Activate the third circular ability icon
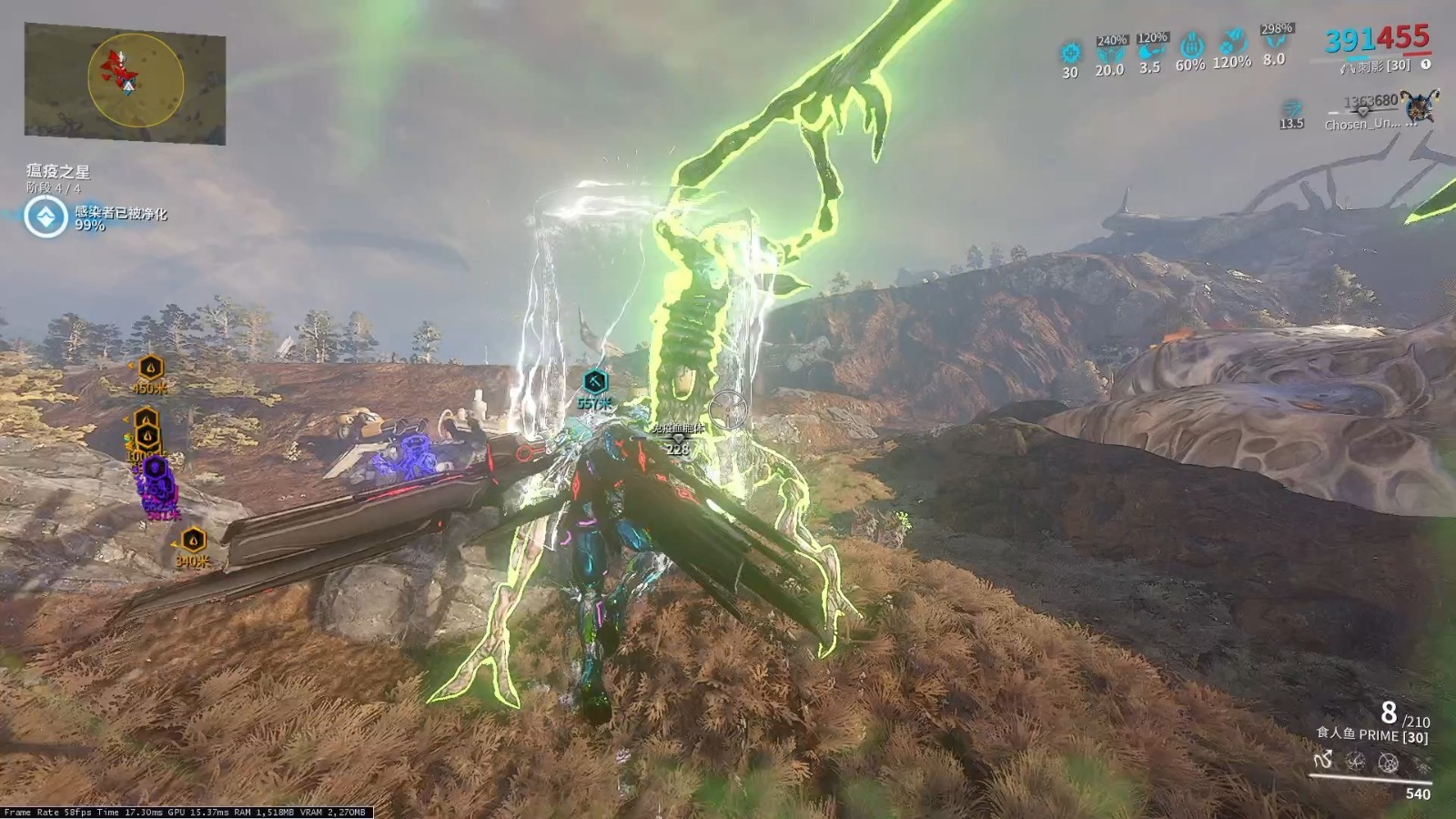The image size is (1456, 819). click(x=1388, y=763)
